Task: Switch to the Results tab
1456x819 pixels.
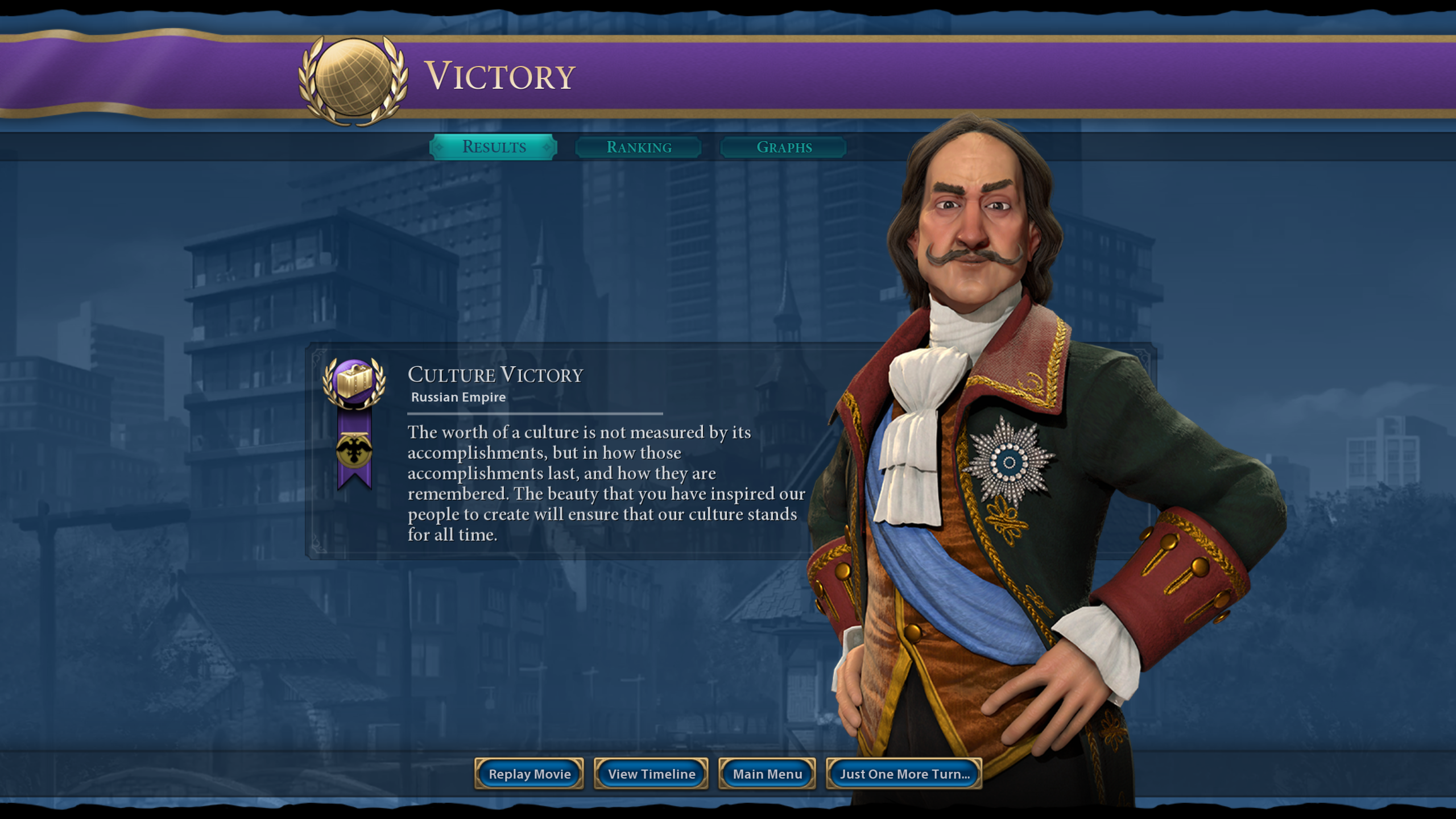Action: click(x=493, y=147)
